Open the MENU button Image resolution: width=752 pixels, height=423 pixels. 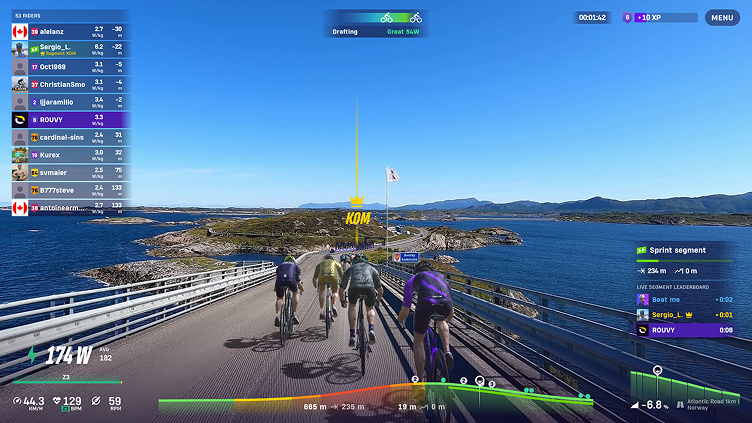tap(722, 17)
